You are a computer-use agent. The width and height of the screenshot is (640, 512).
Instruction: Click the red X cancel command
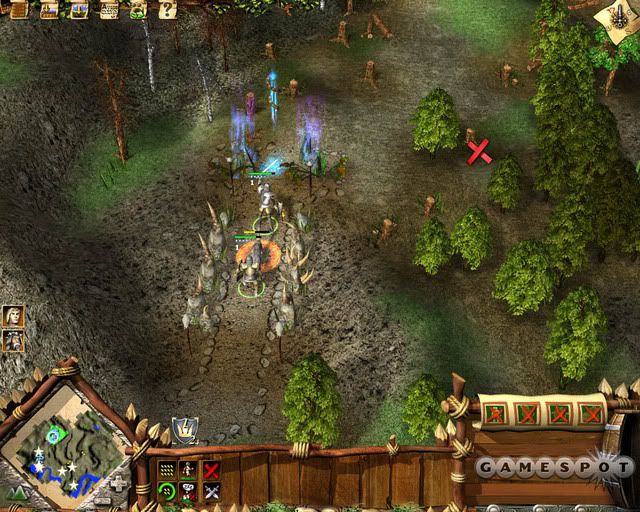tap(211, 469)
